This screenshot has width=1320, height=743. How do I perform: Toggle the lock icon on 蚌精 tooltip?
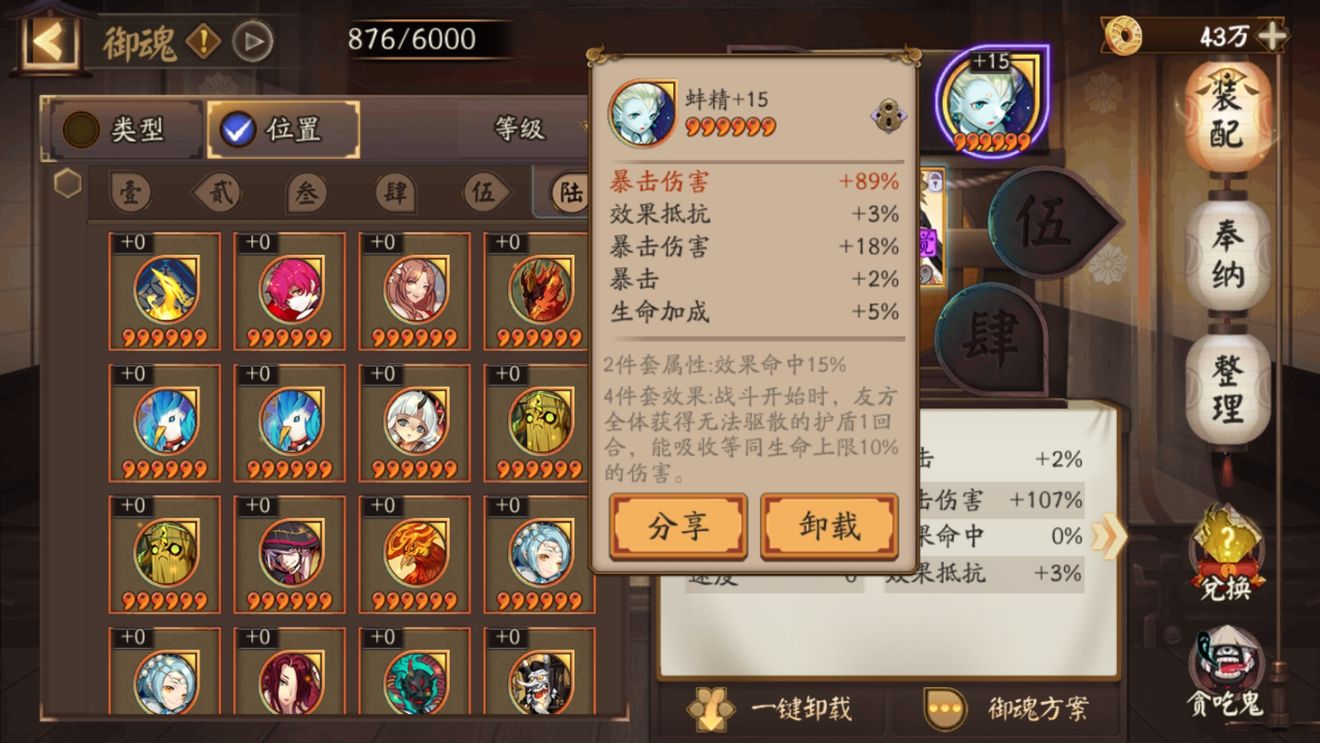click(x=885, y=114)
